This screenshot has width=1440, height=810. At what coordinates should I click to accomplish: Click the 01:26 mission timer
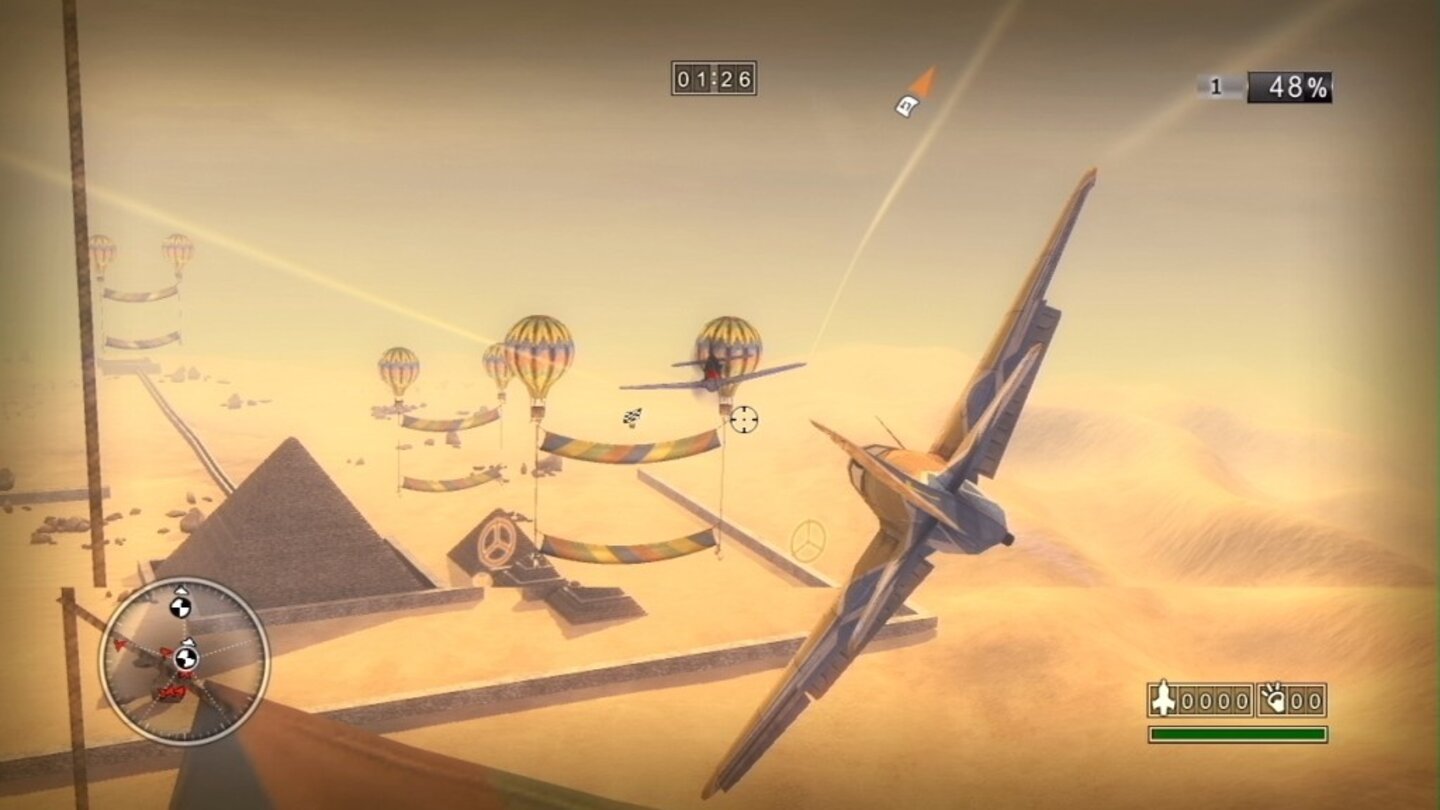point(712,78)
